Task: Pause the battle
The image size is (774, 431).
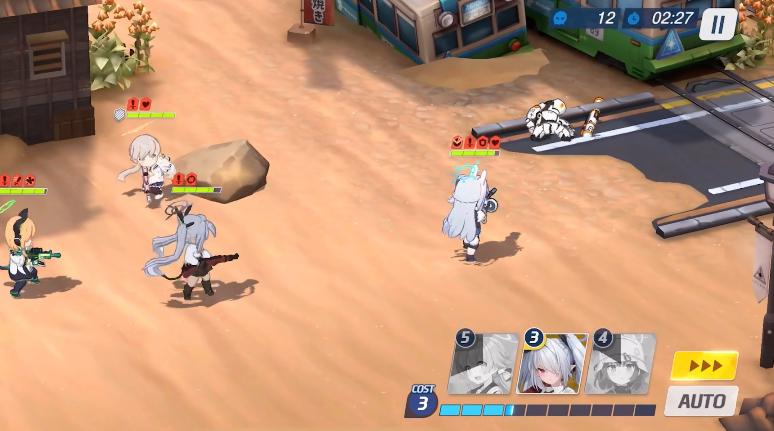Action: pyautogui.click(x=717, y=23)
